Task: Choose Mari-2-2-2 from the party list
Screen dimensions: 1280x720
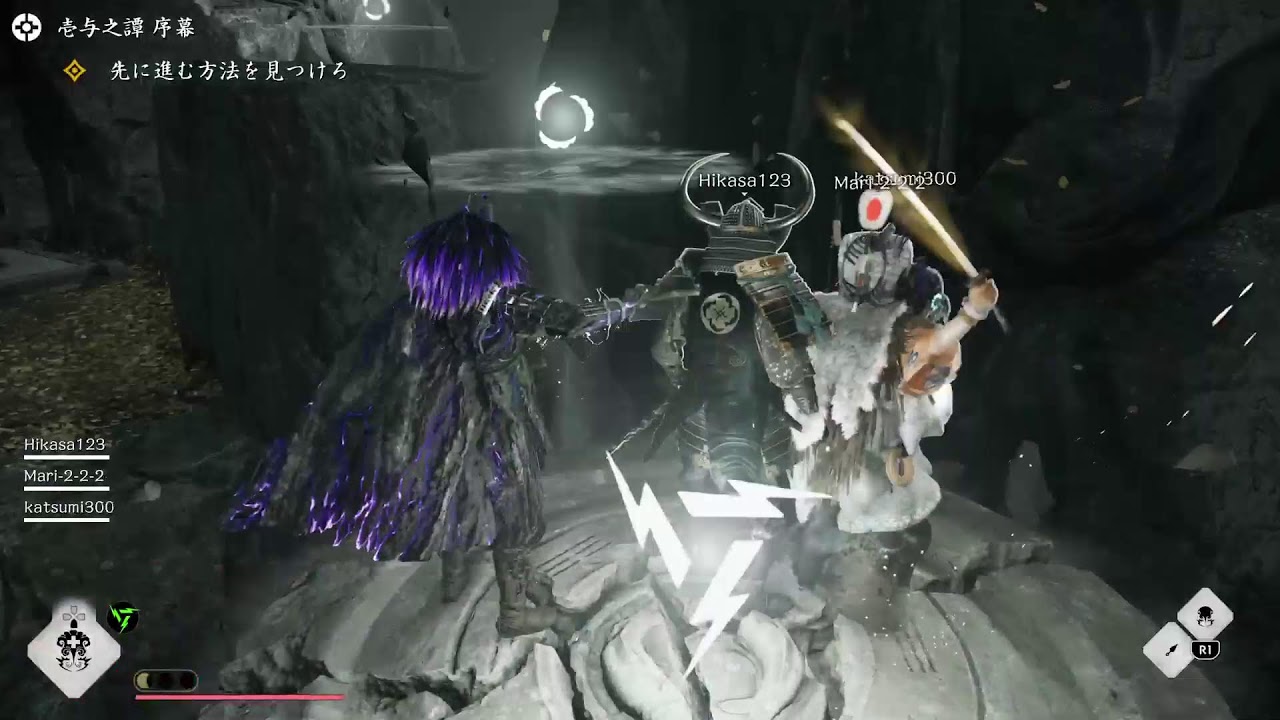Action: coord(65,476)
